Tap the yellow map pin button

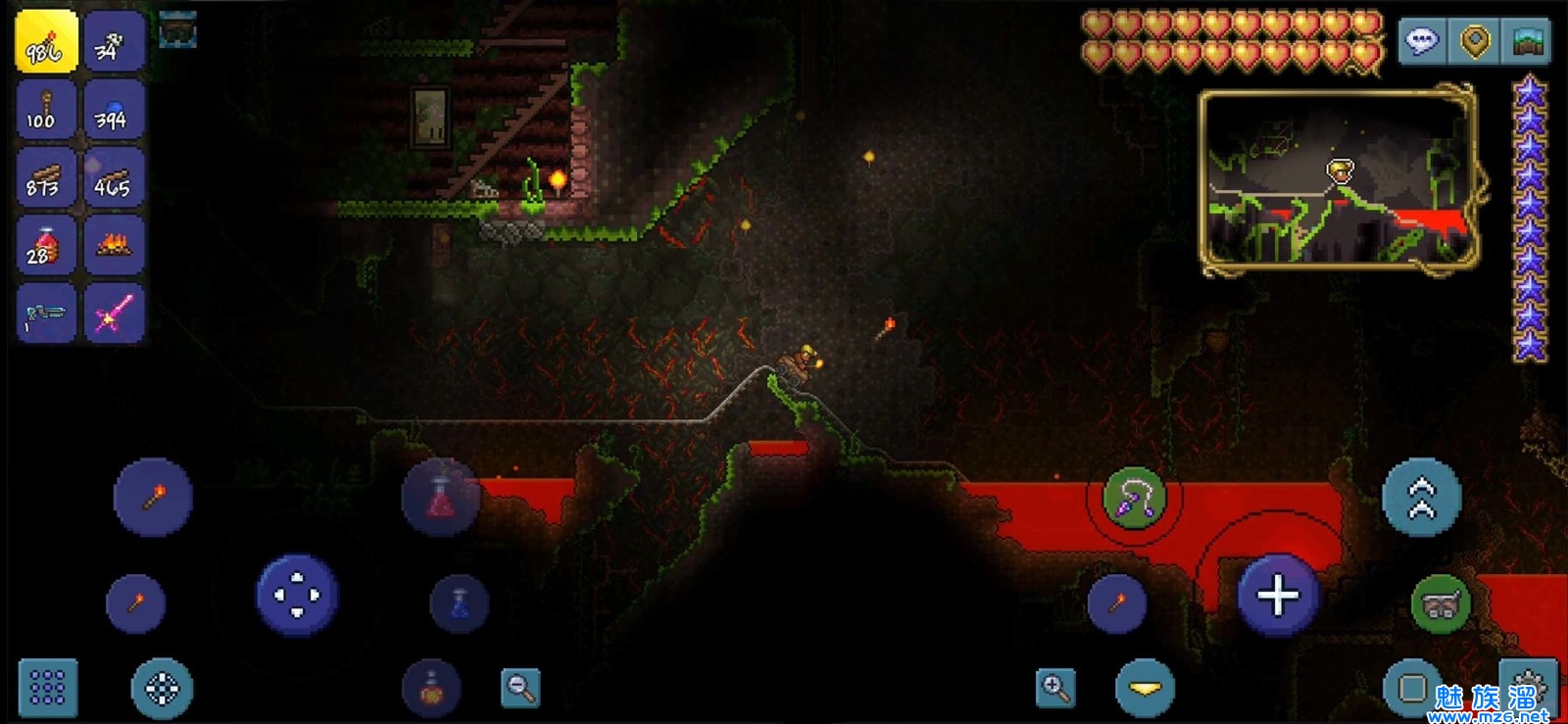point(1475,41)
